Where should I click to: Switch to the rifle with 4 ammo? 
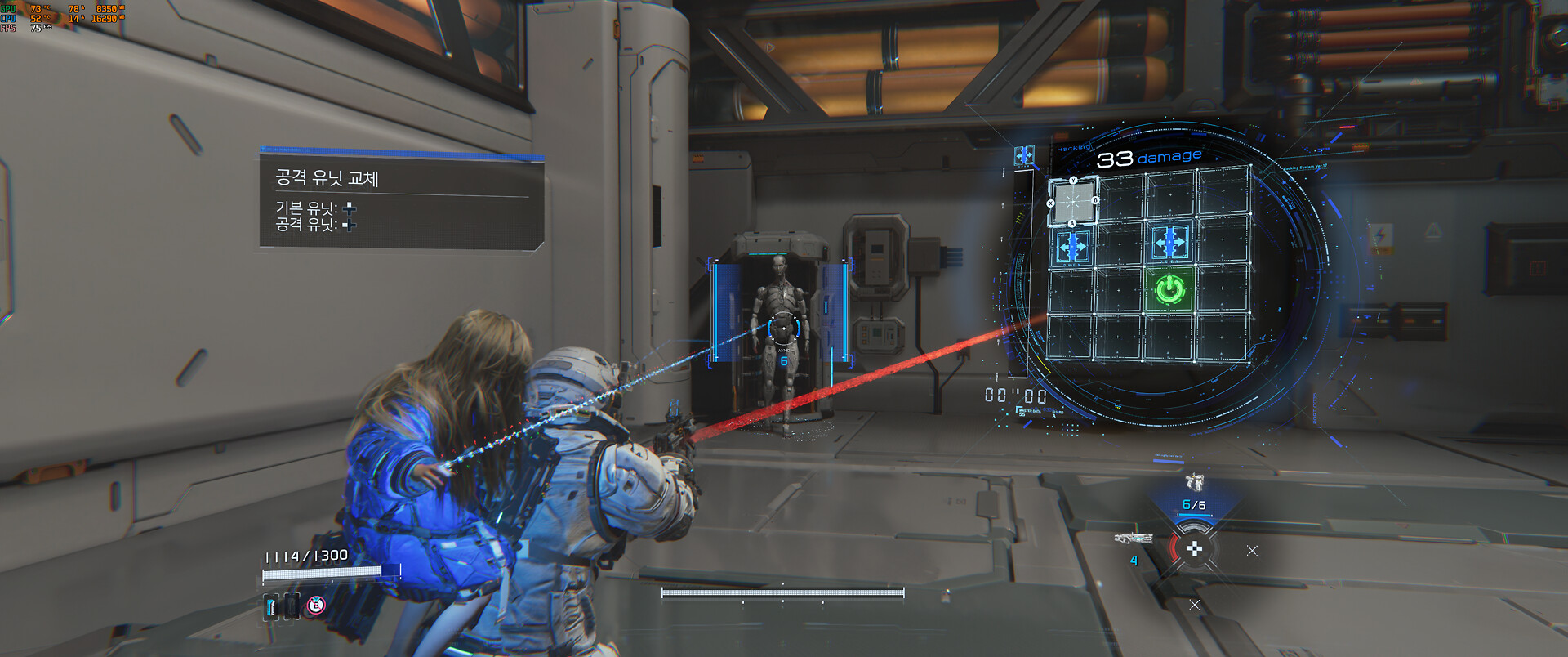[1134, 539]
